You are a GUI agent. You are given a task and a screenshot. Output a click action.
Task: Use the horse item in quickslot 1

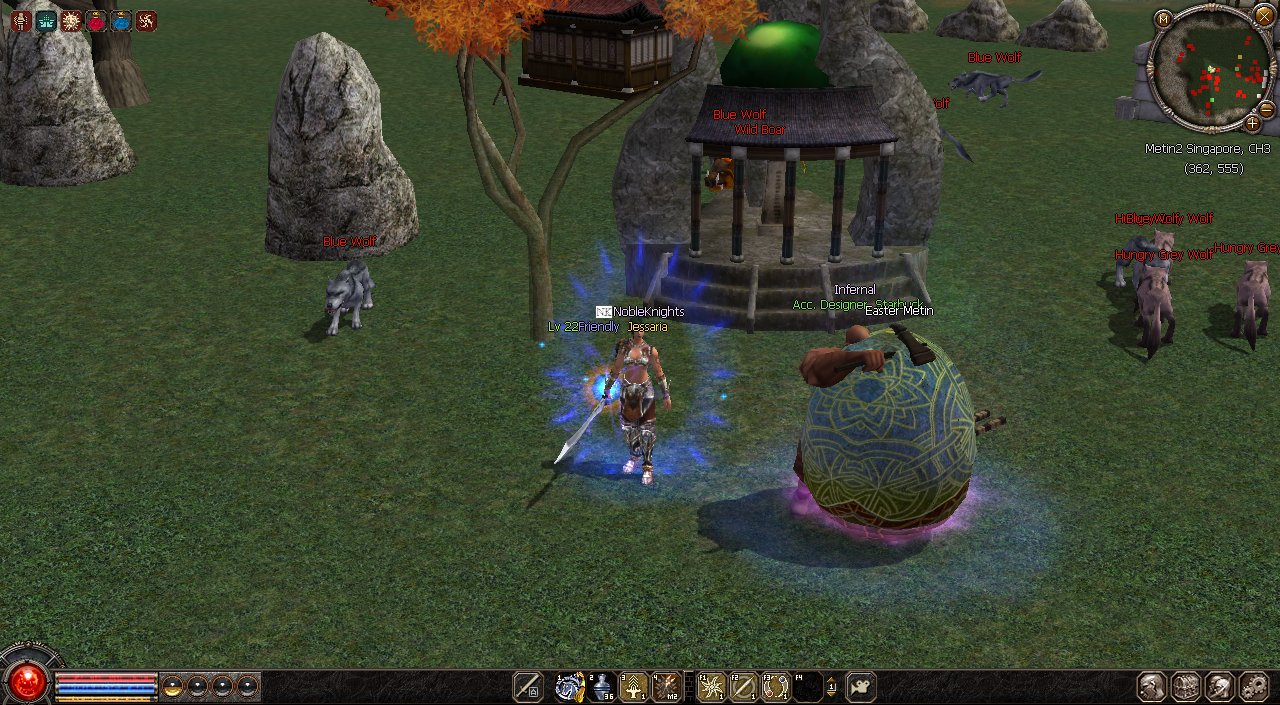pos(570,687)
